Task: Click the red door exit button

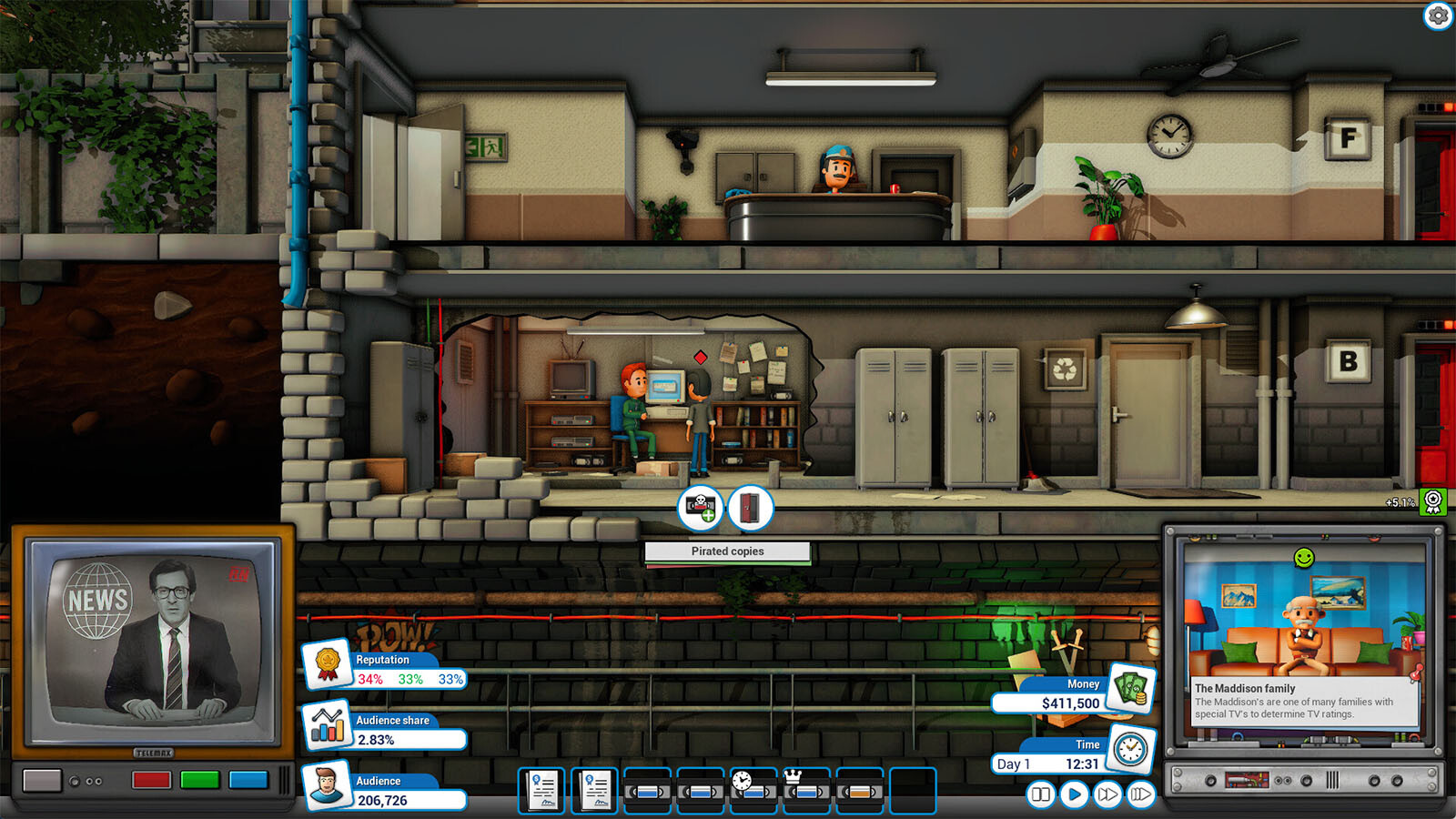Action: [x=750, y=508]
